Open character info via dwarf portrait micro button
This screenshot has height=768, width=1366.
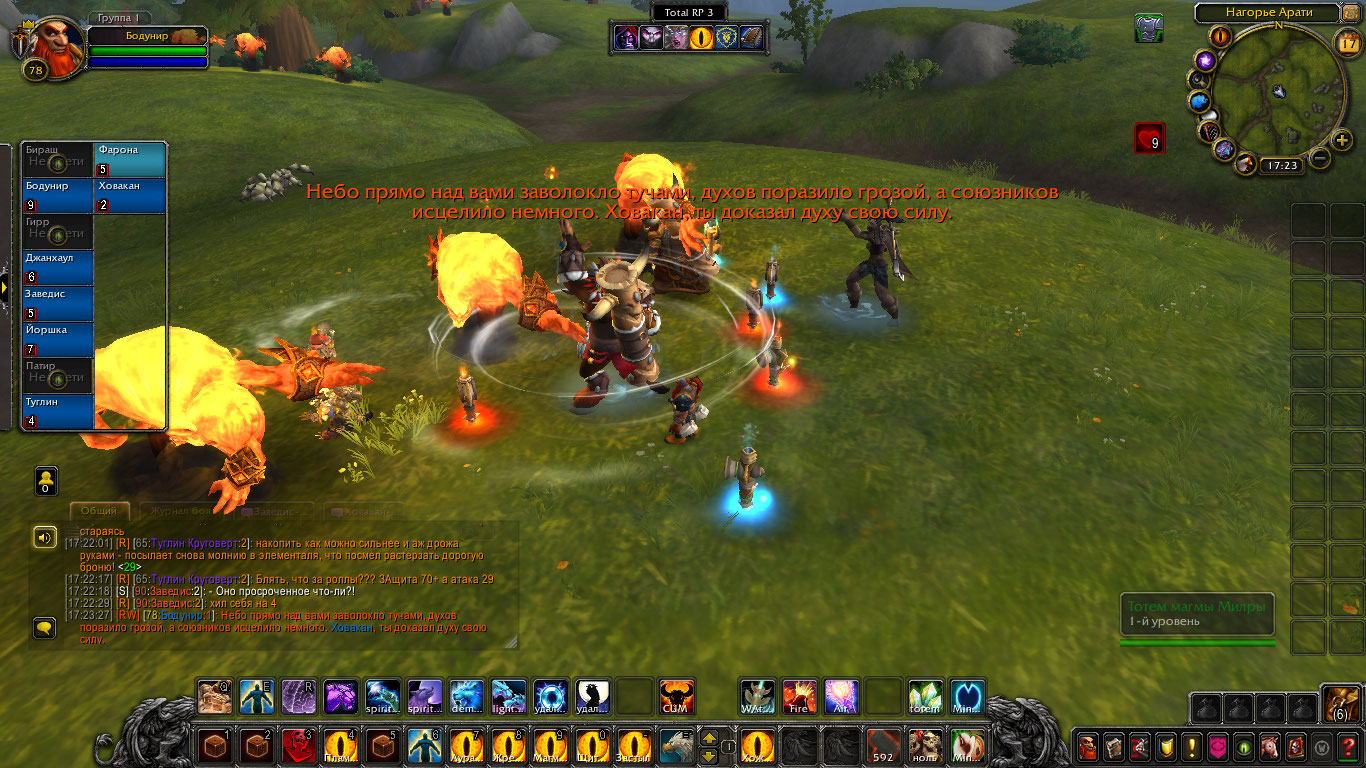[x=1087, y=747]
